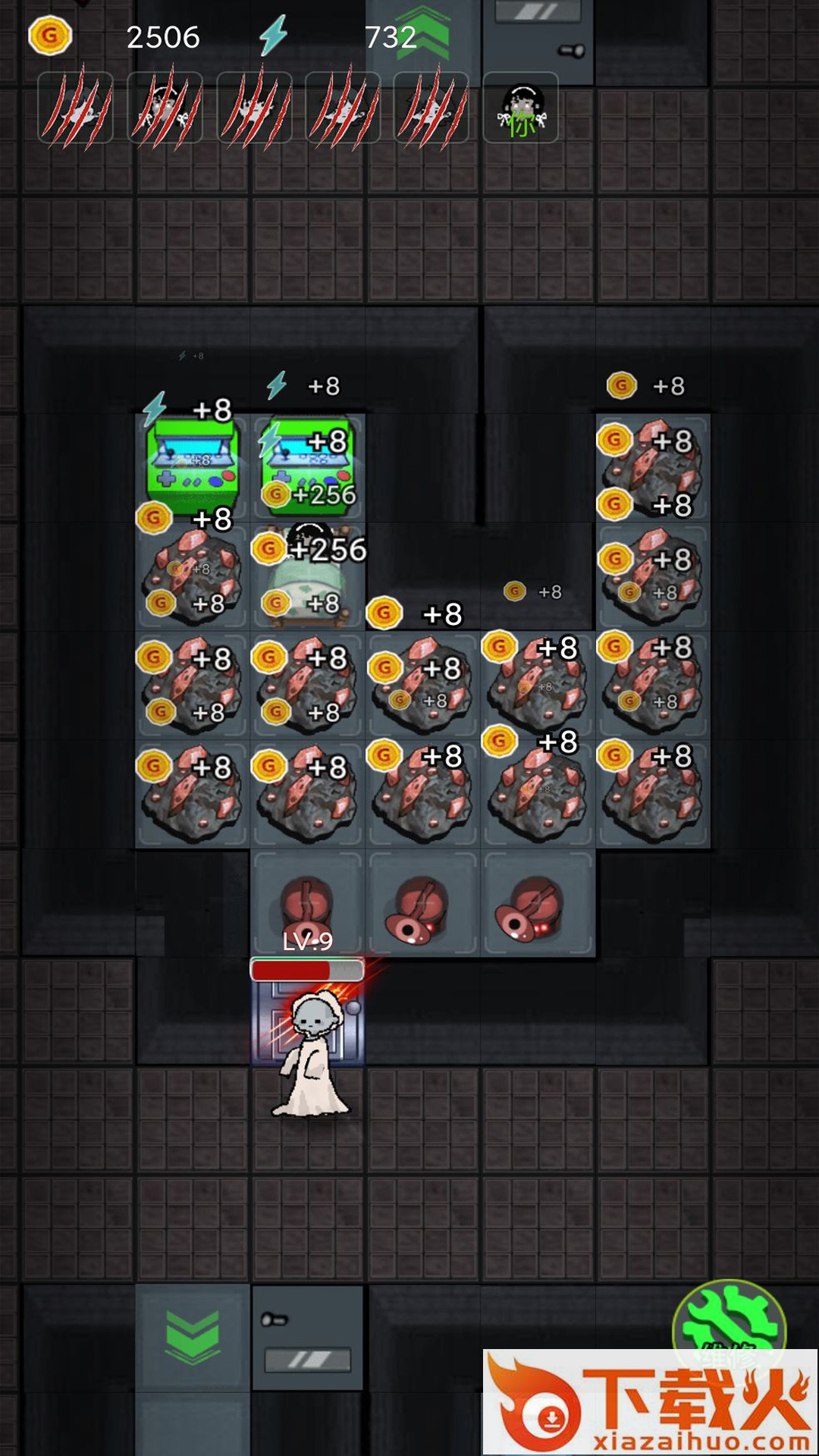The height and width of the screenshot is (1456, 819).
Task: Select the LV.9 door under attack
Action: click(x=307, y=1012)
